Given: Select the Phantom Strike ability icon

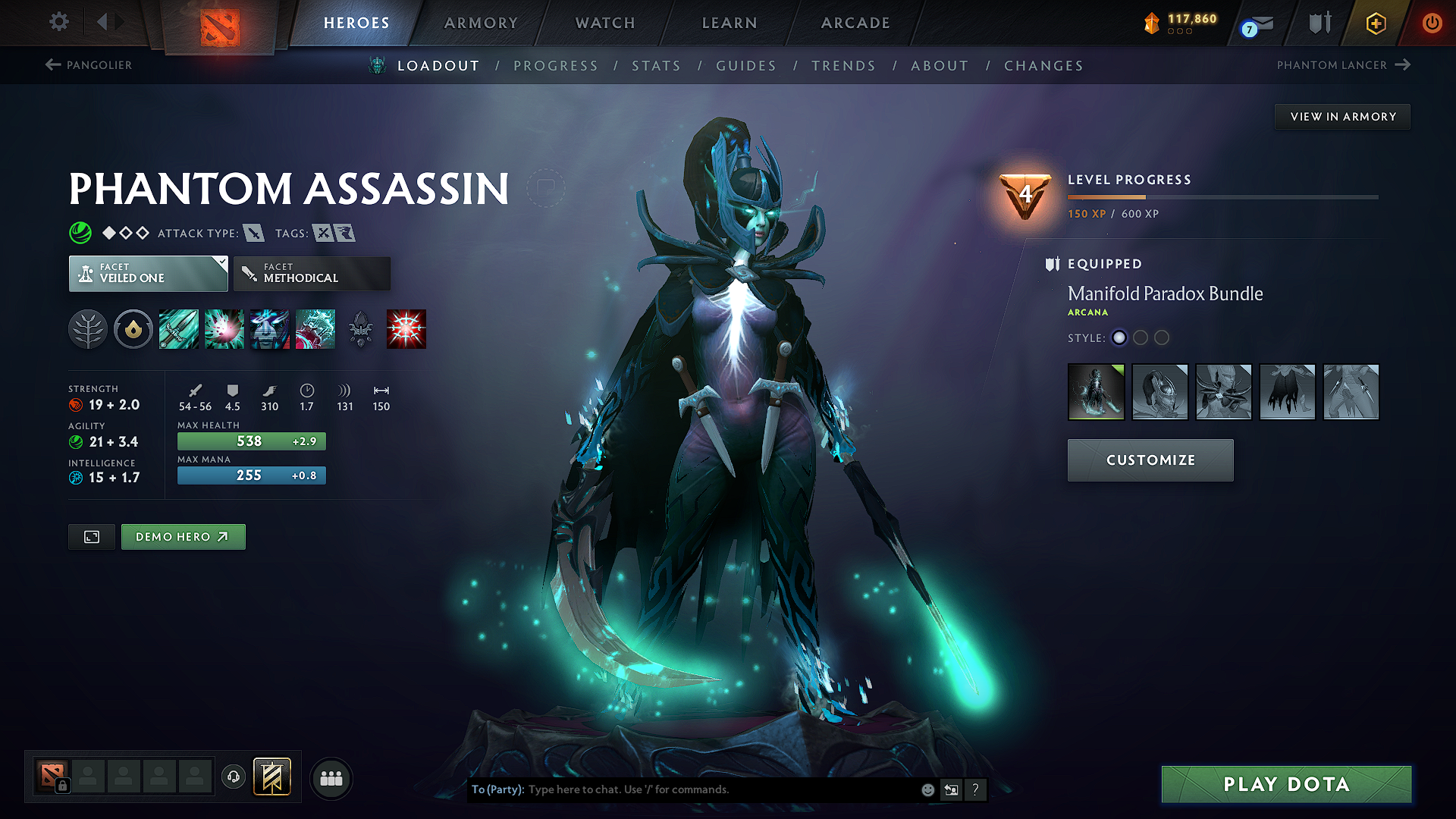Looking at the screenshot, I should pyautogui.click(x=224, y=328).
